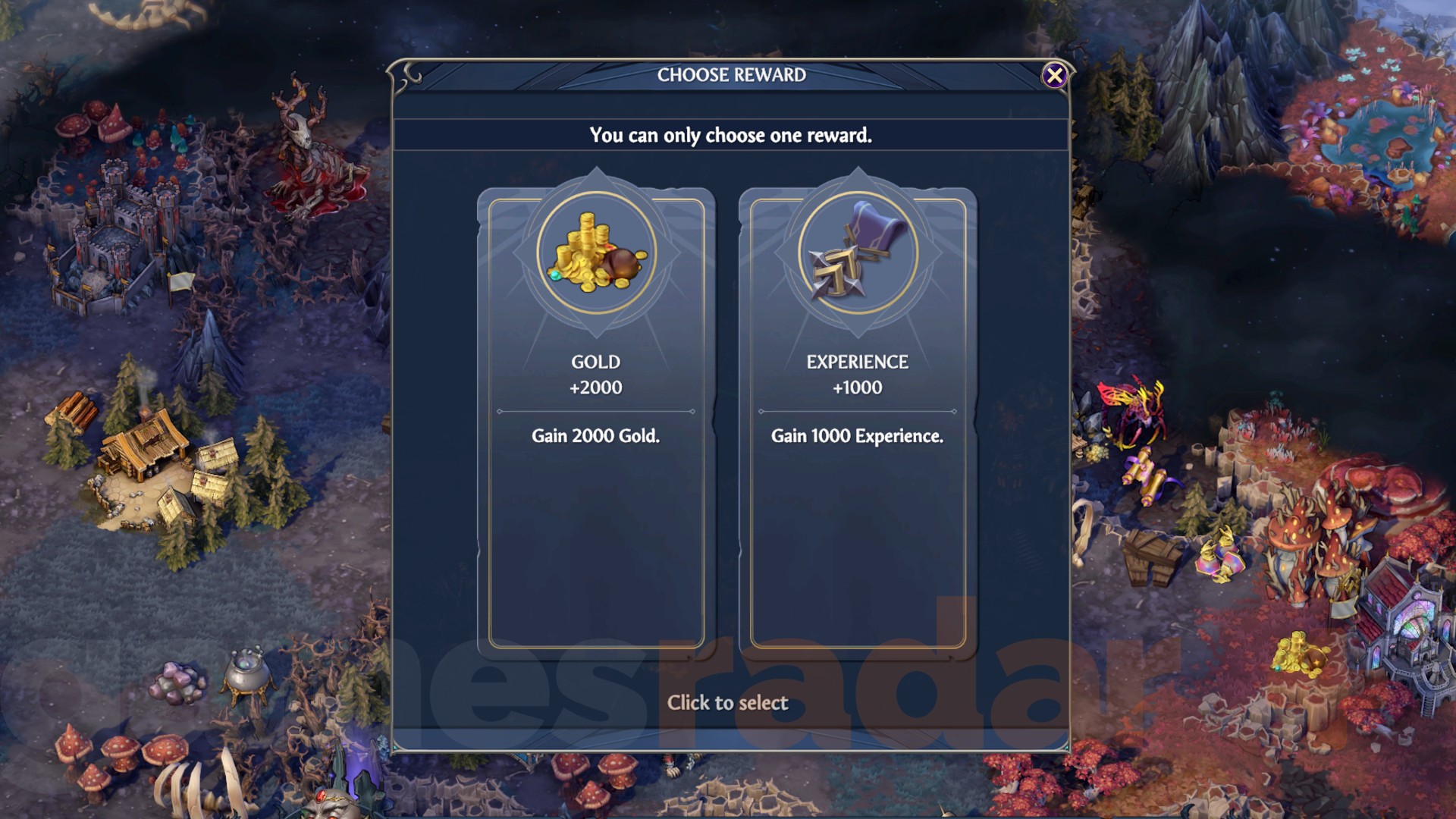Click the CHOOSE REWARD title bar
The image size is (1456, 819).
tap(730, 75)
